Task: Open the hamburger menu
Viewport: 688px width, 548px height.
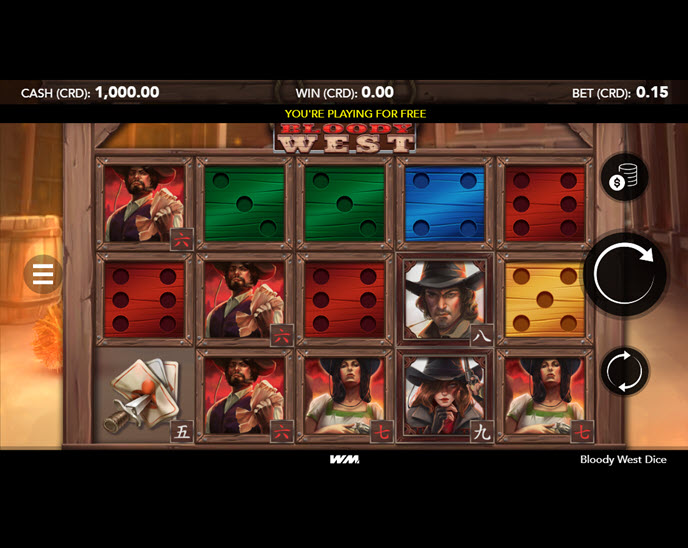Action: coord(42,273)
